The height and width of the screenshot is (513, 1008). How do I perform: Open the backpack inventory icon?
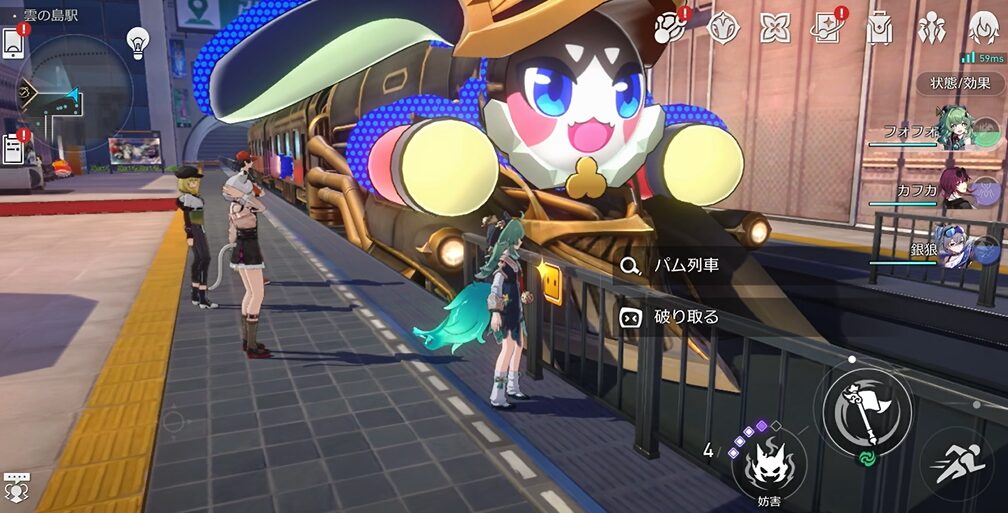pyautogui.click(x=879, y=27)
